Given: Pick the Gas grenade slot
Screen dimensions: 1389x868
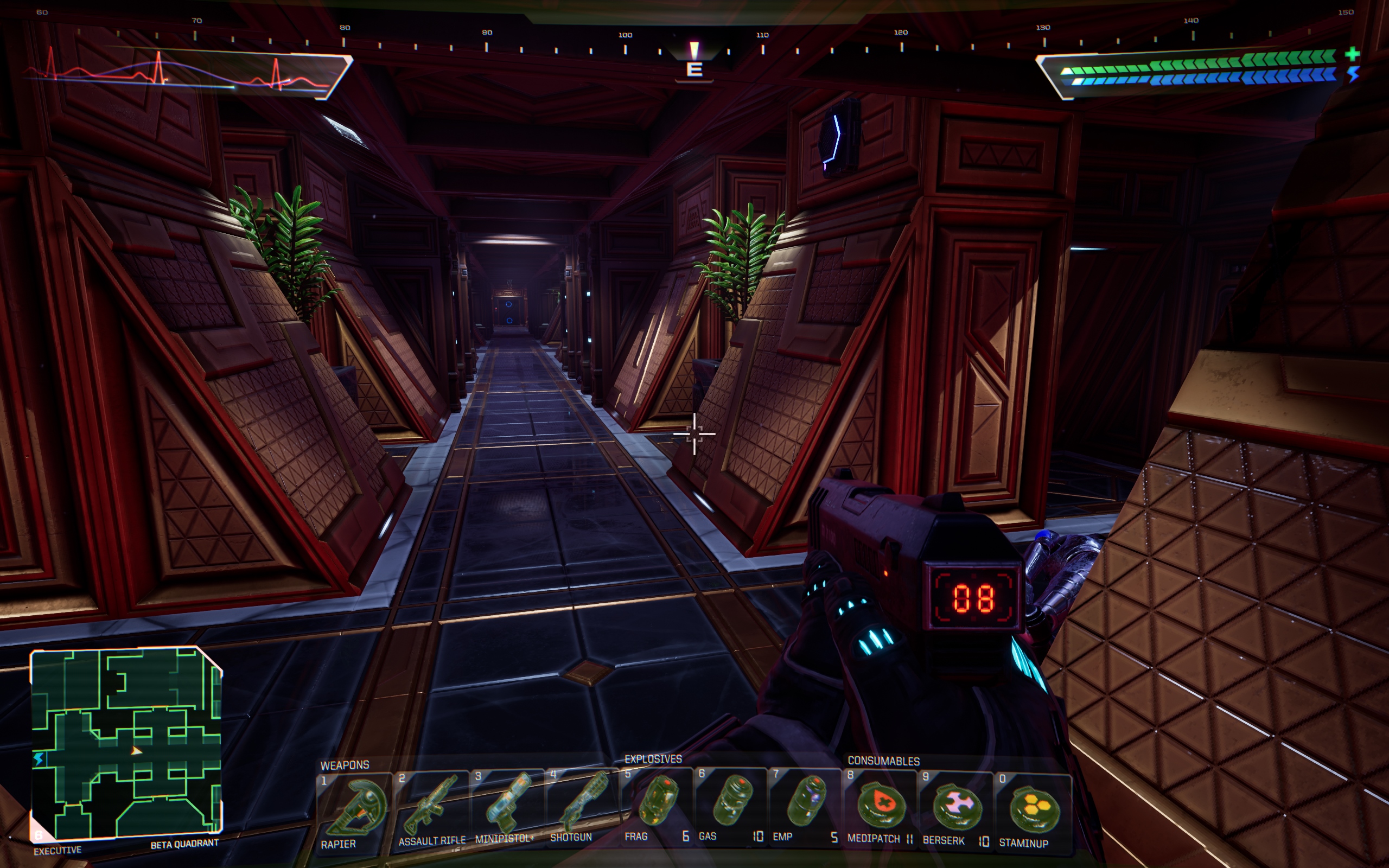Looking at the screenshot, I should pyautogui.click(x=730, y=803).
